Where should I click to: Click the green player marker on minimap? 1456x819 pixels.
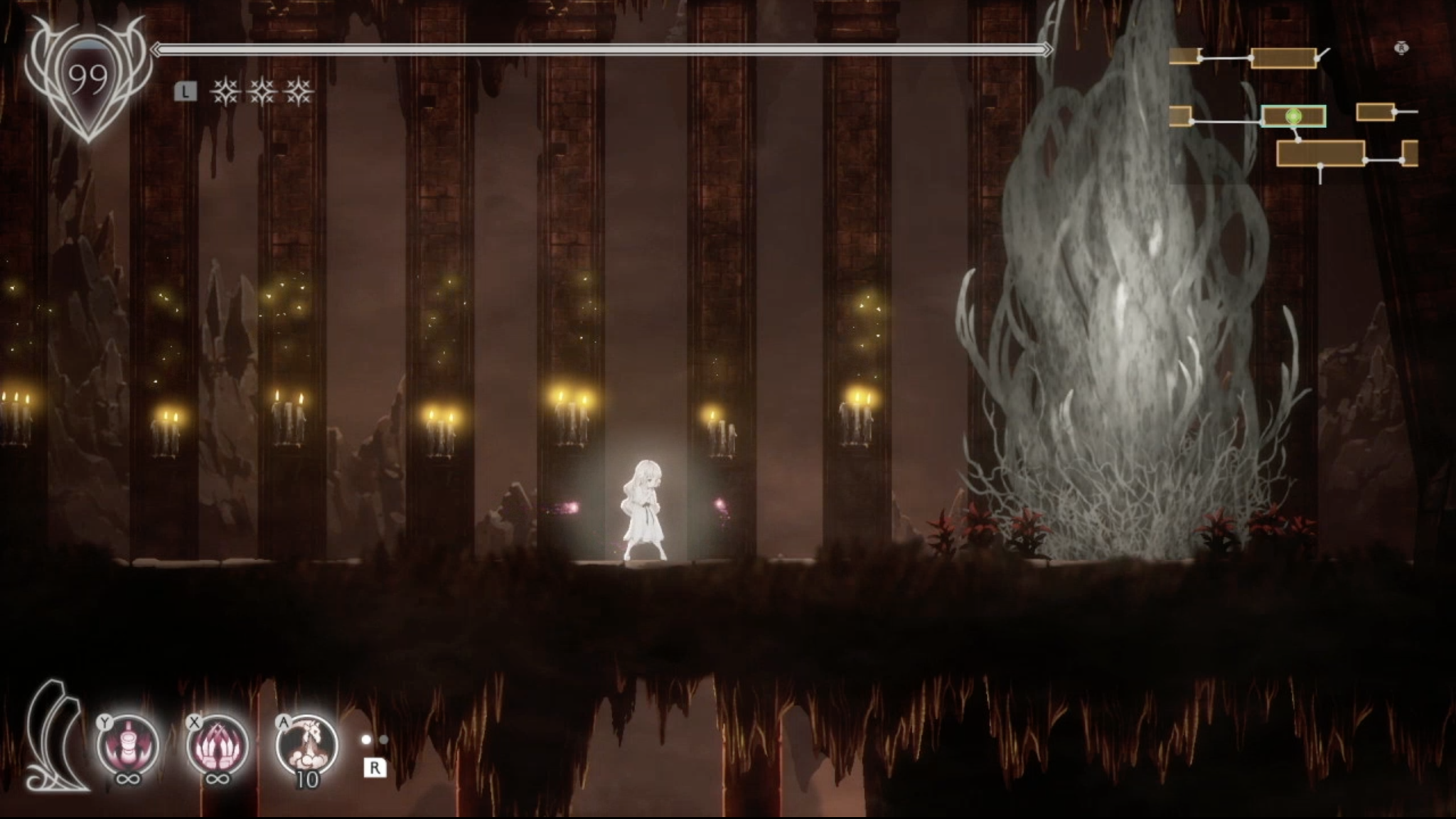pyautogui.click(x=1294, y=116)
